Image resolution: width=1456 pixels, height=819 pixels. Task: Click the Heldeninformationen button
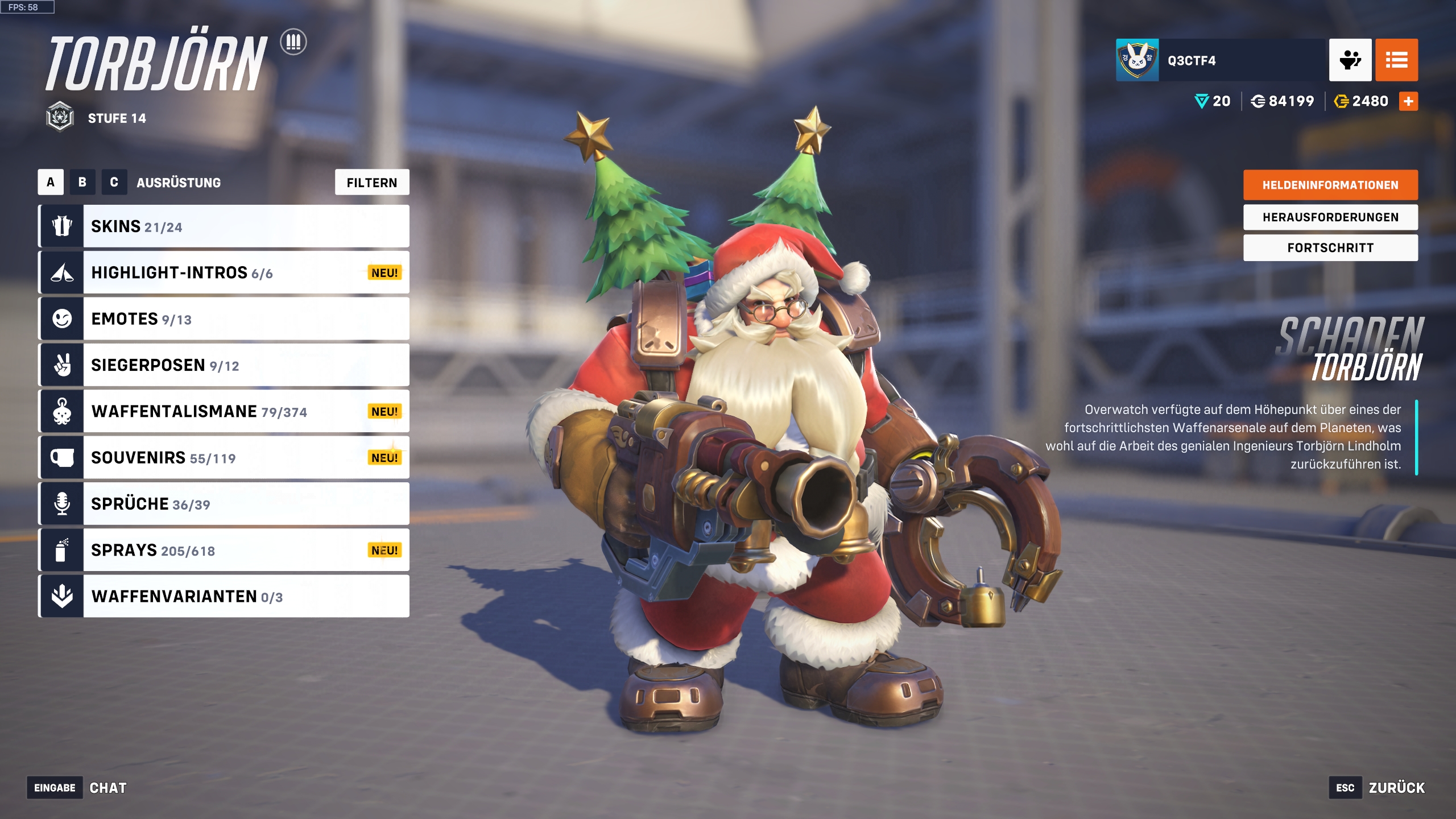pos(1330,185)
